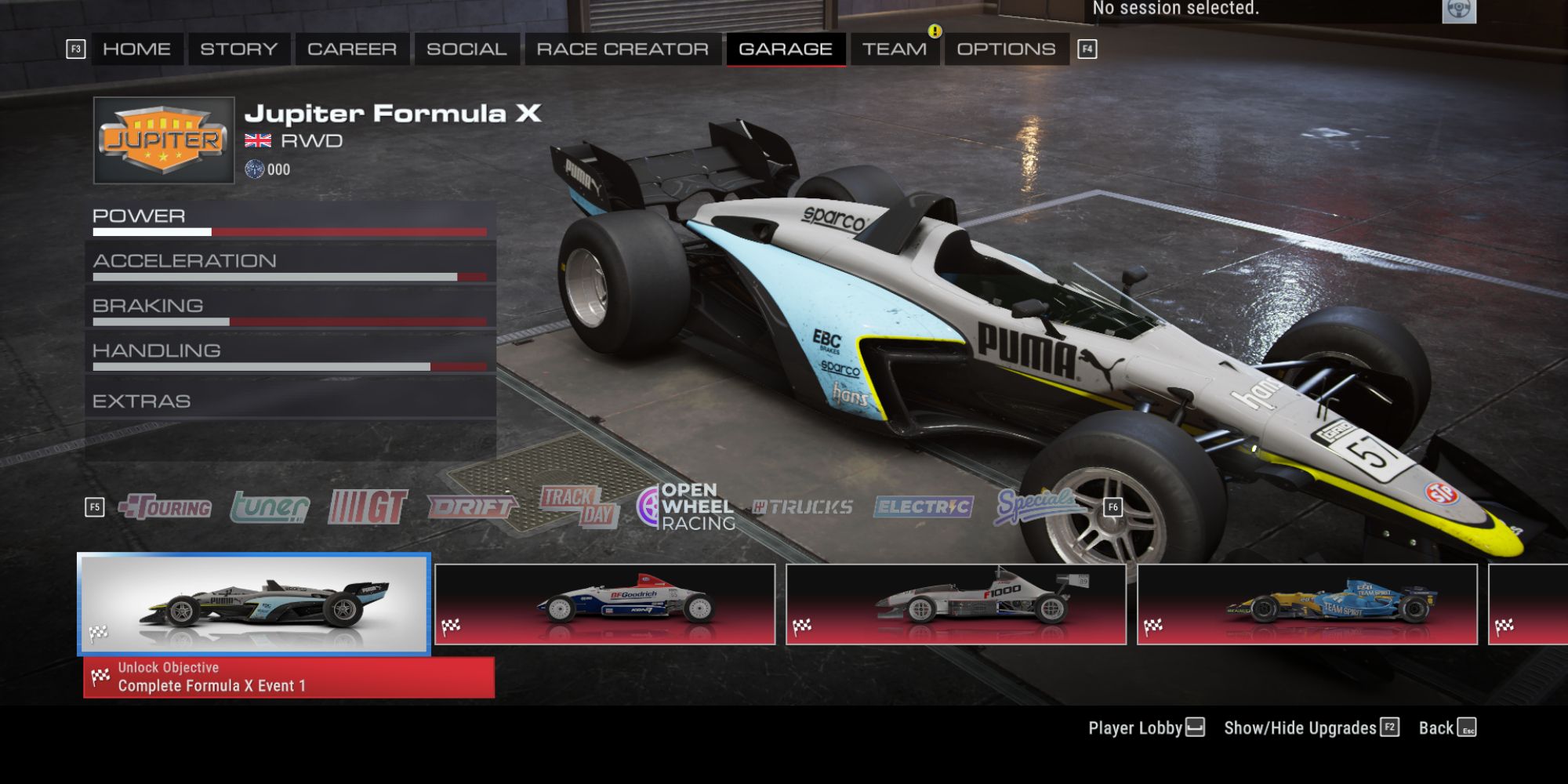The image size is (1568, 784).
Task: Switch to the Team tab with notification
Action: [x=896, y=49]
